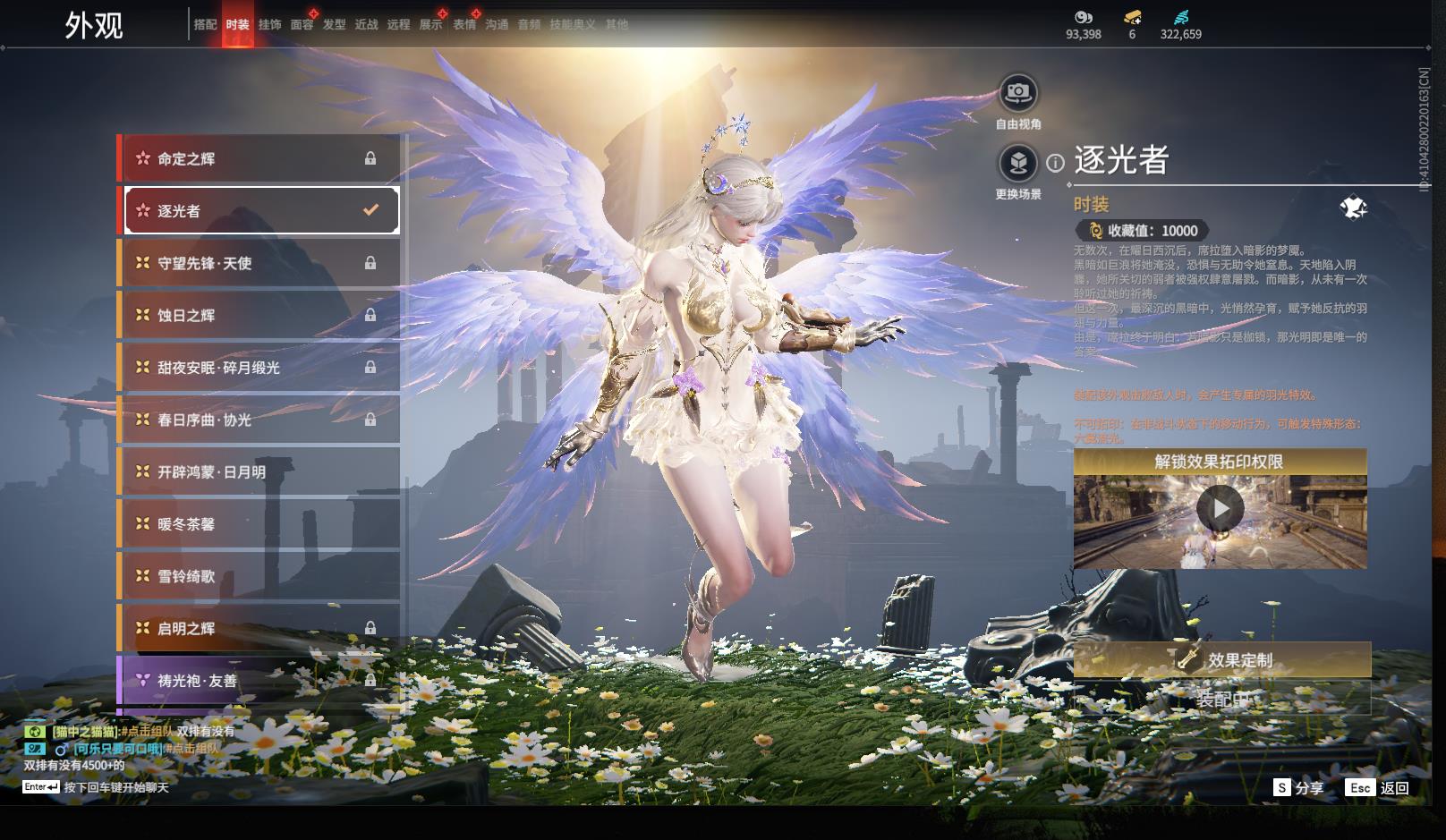
Task: Switch to the 发型 tab
Action: pos(334,25)
